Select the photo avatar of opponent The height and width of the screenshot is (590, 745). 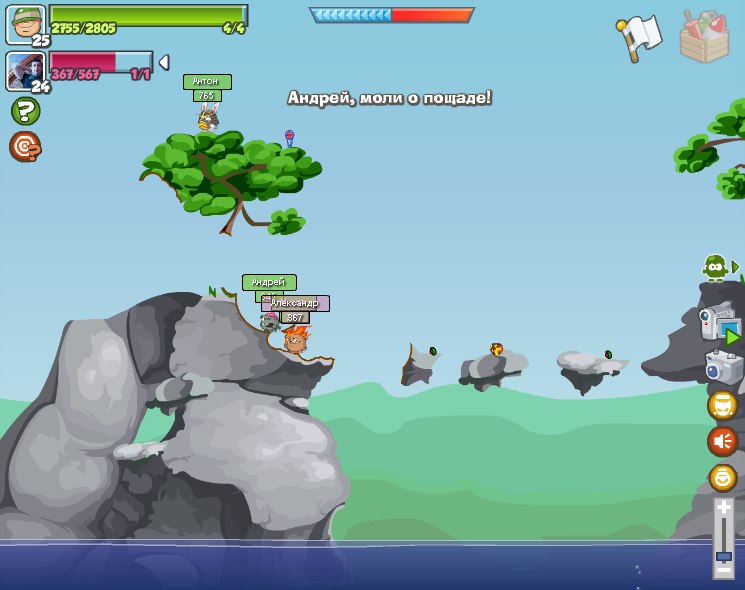25,70
